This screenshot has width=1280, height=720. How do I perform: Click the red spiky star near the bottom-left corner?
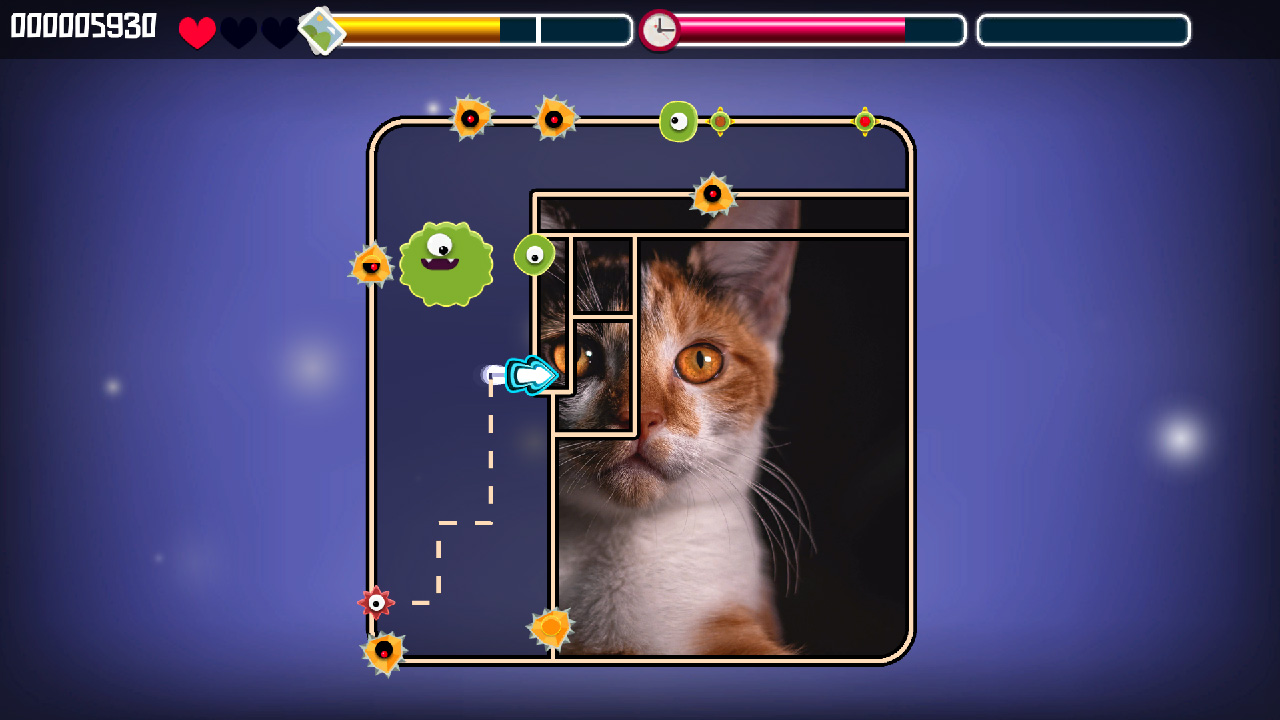coord(376,602)
